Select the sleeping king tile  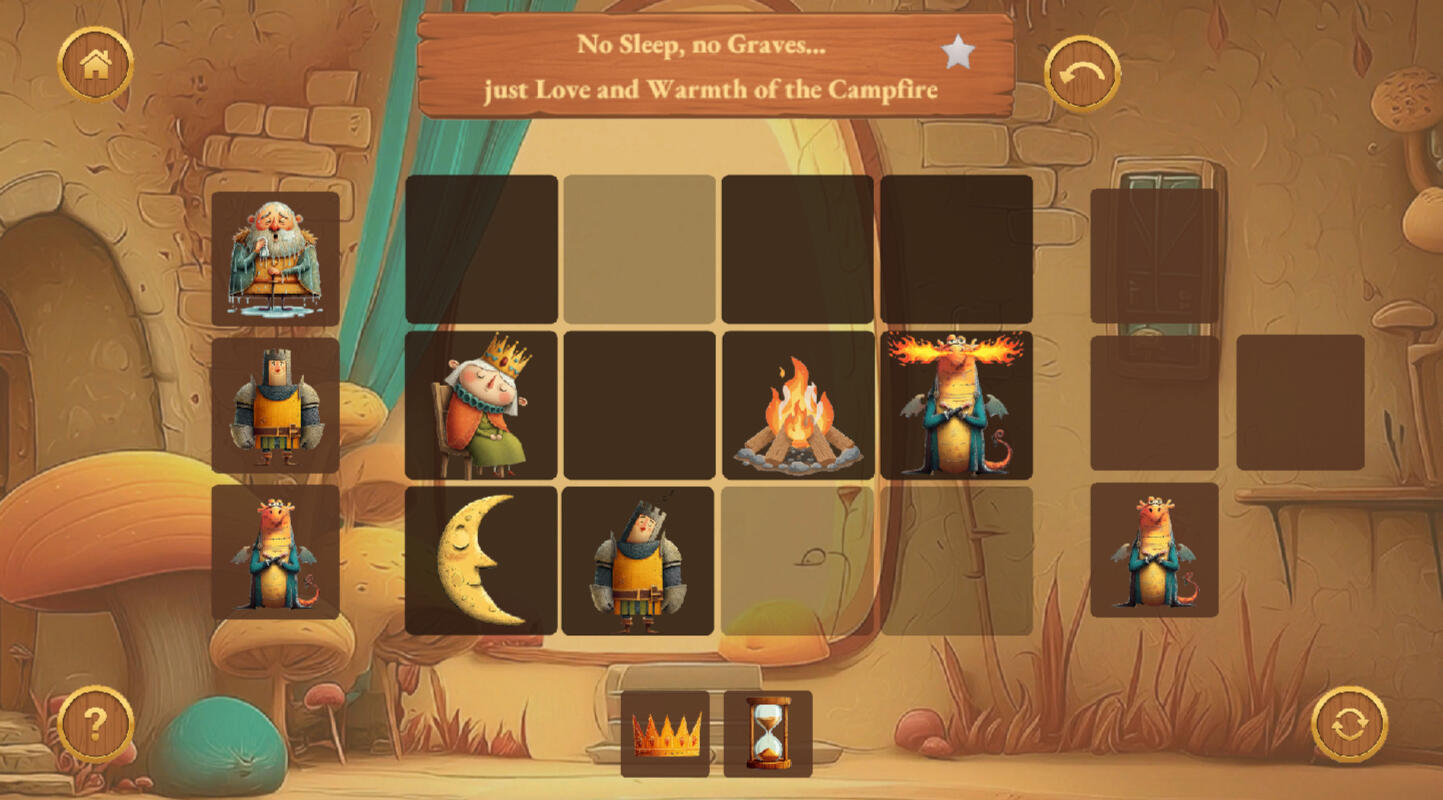tap(481, 405)
